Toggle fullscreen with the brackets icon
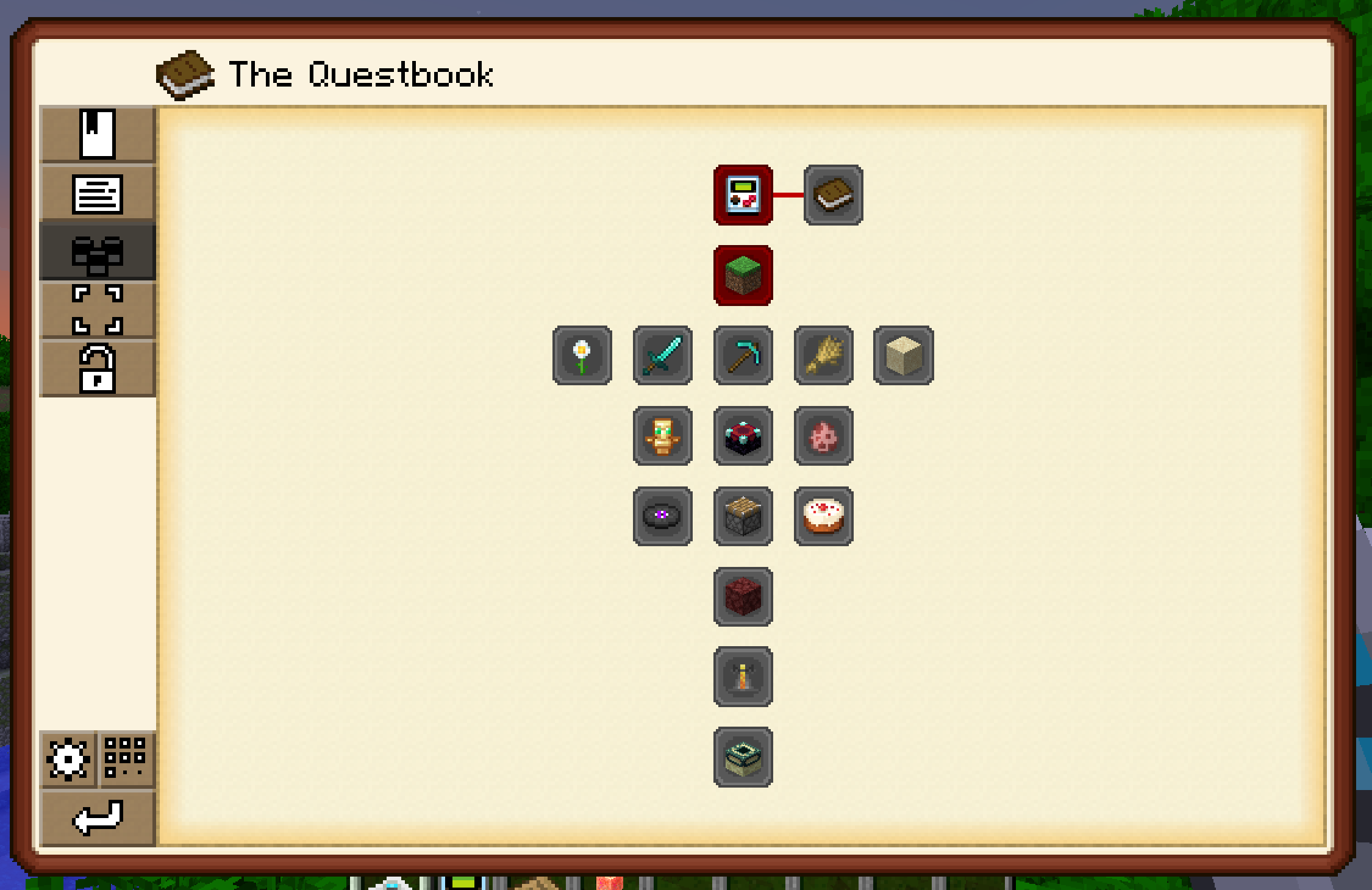The height and width of the screenshot is (890, 1372). (x=98, y=310)
